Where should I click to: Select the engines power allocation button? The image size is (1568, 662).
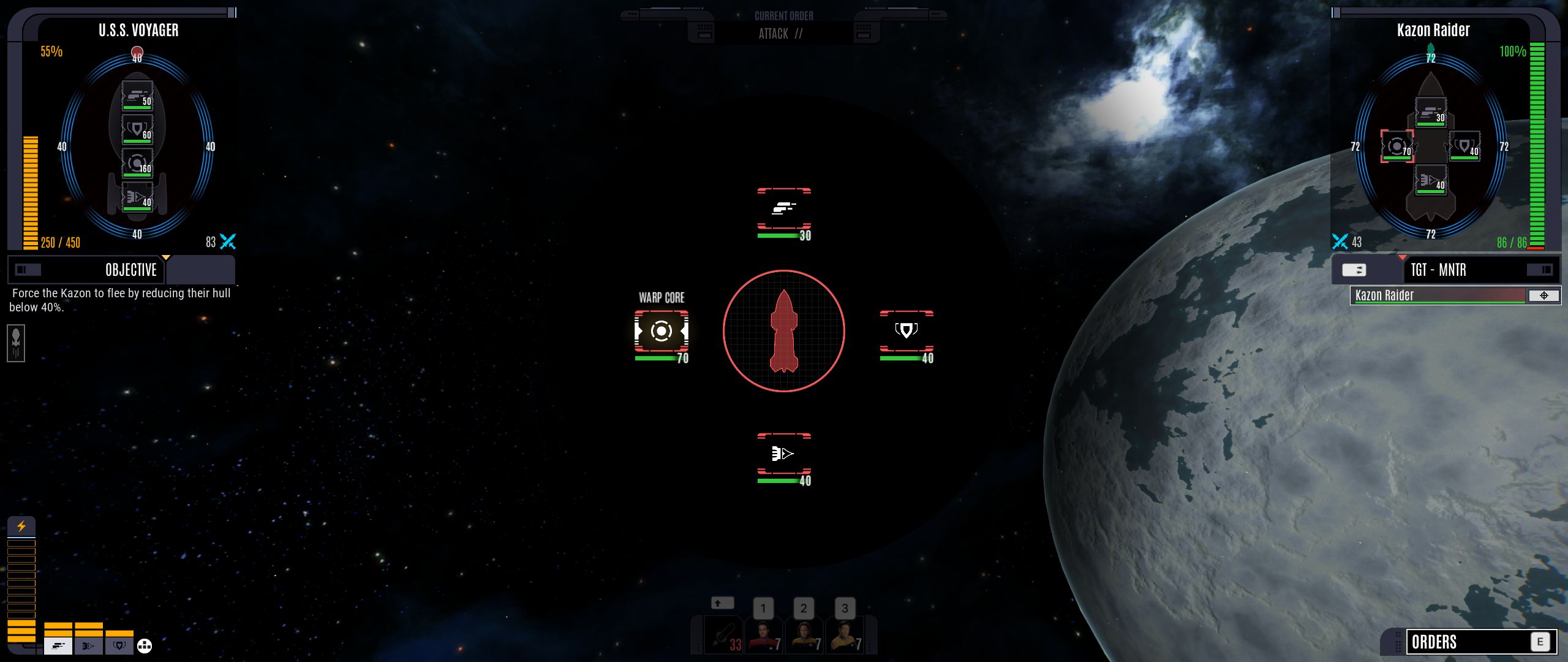(x=89, y=645)
